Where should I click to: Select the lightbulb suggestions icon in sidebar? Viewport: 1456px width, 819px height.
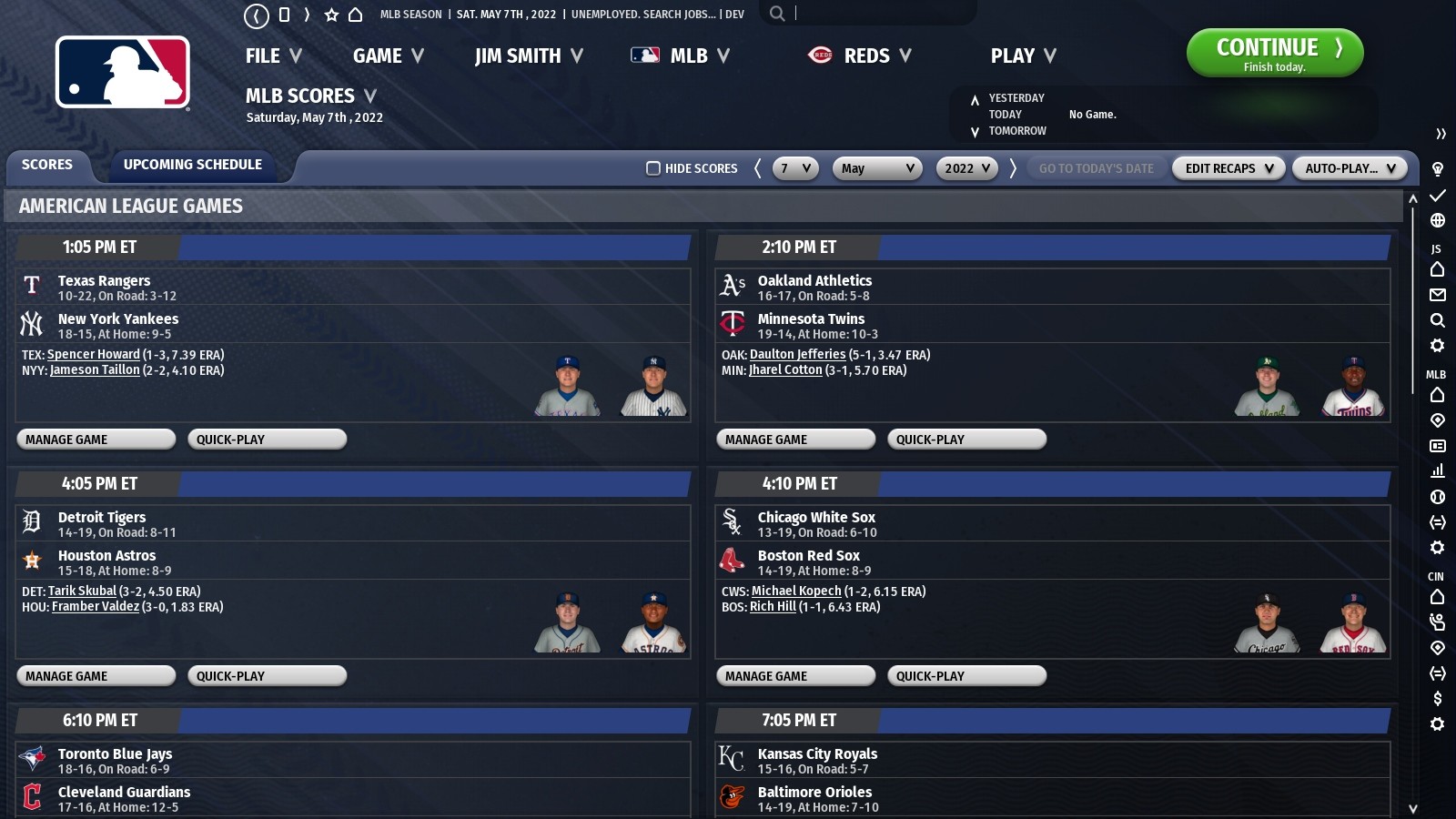pyautogui.click(x=1438, y=168)
